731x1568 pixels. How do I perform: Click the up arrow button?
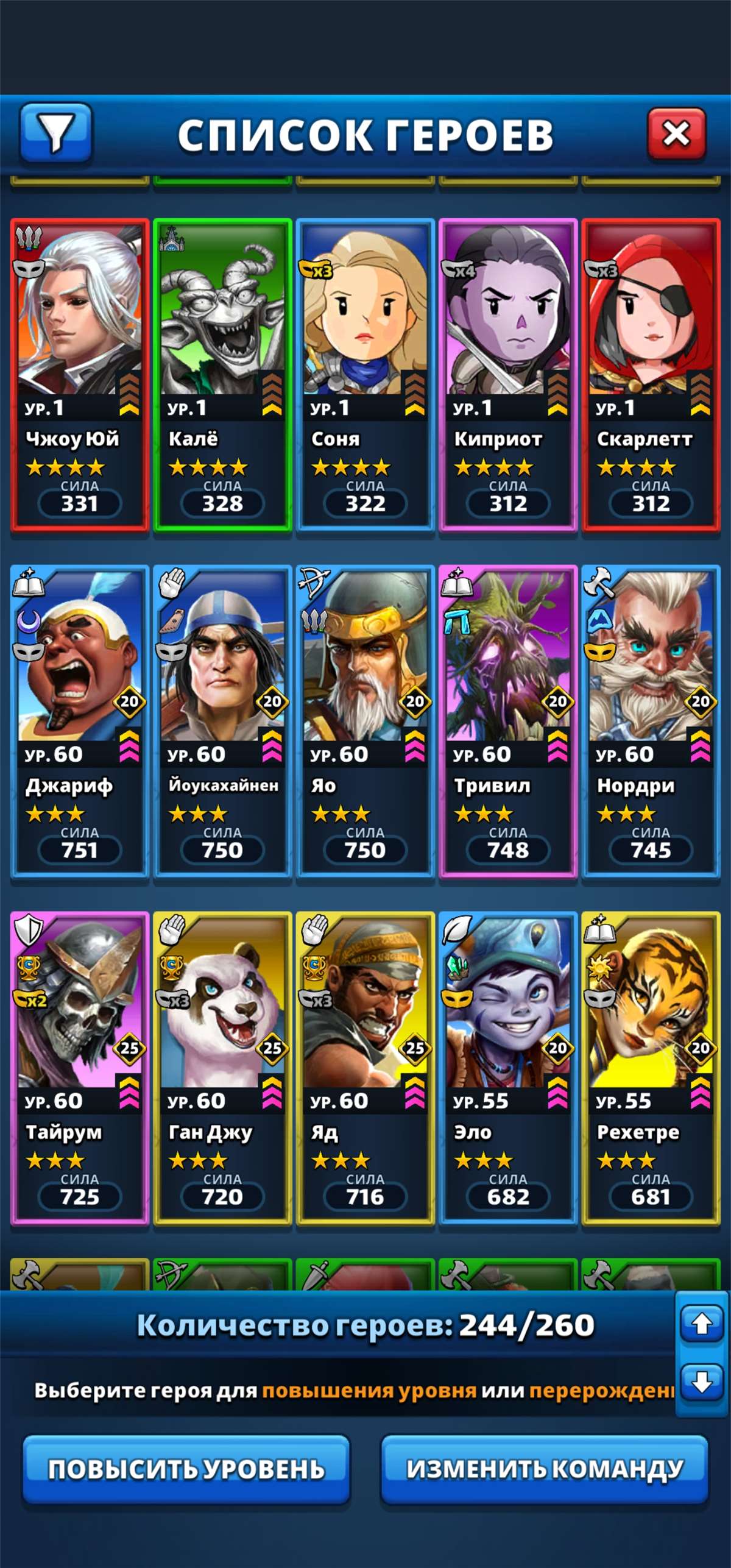click(701, 1323)
